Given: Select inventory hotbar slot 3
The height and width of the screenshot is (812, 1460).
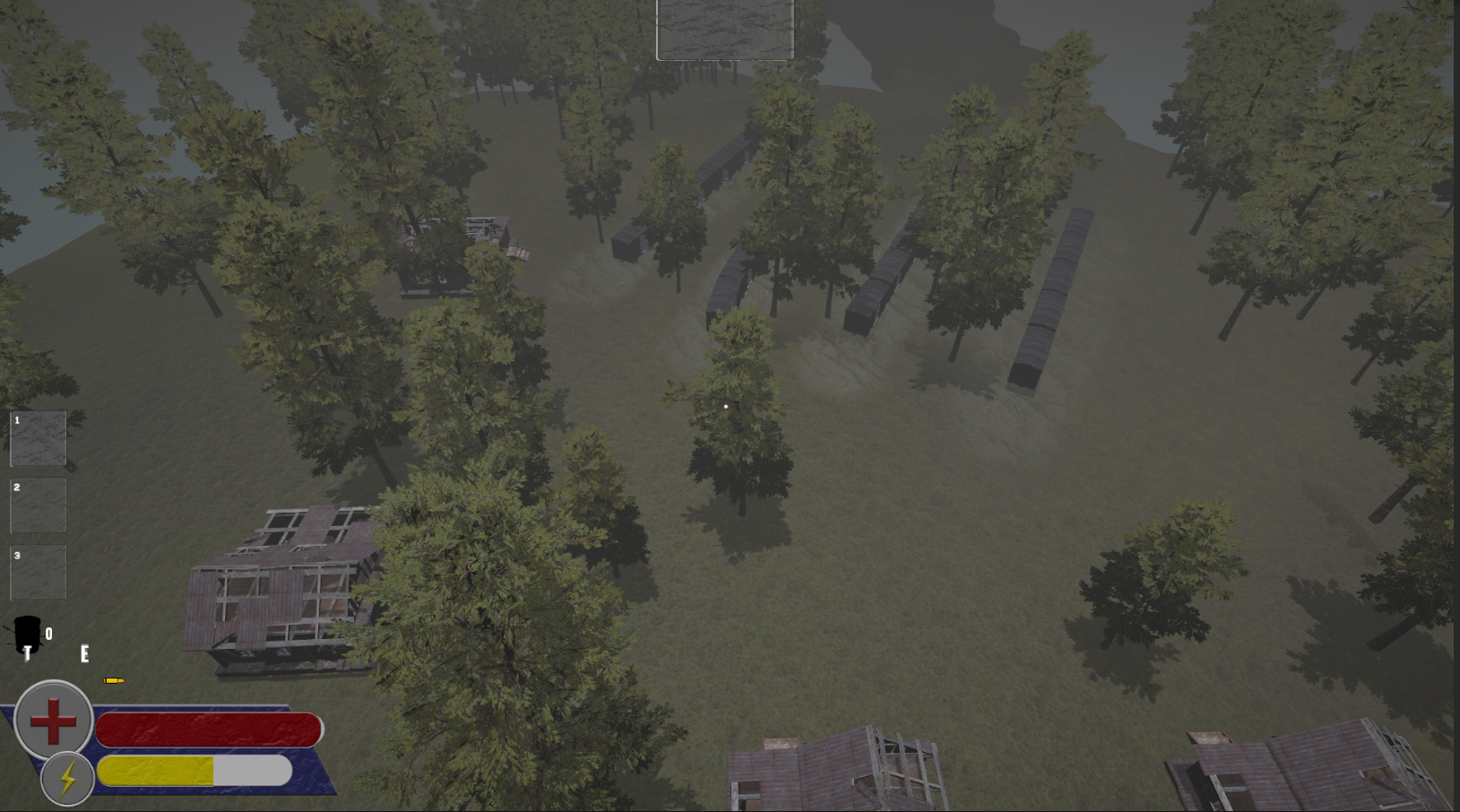Looking at the screenshot, I should 38,574.
